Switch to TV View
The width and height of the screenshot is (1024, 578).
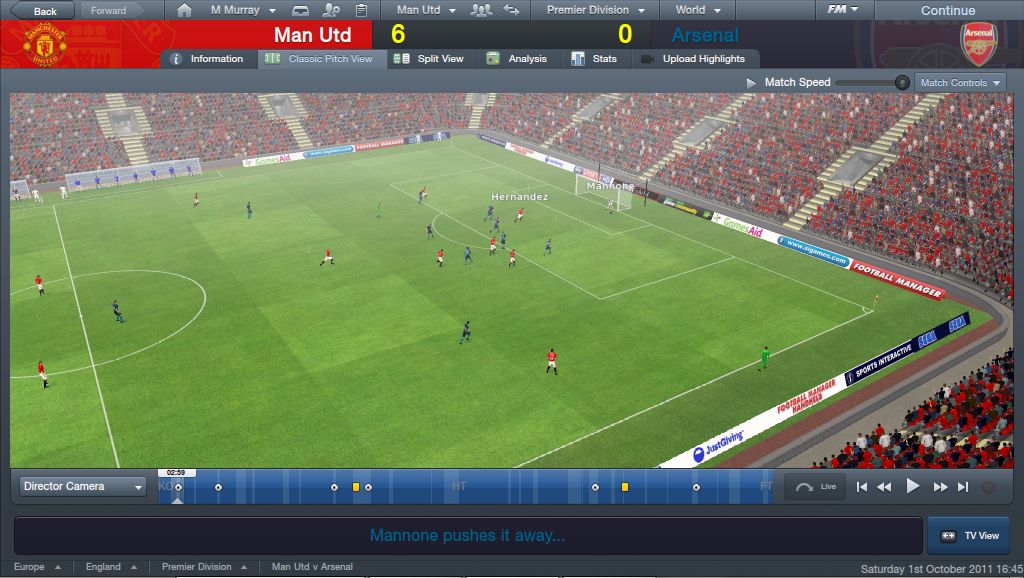968,536
